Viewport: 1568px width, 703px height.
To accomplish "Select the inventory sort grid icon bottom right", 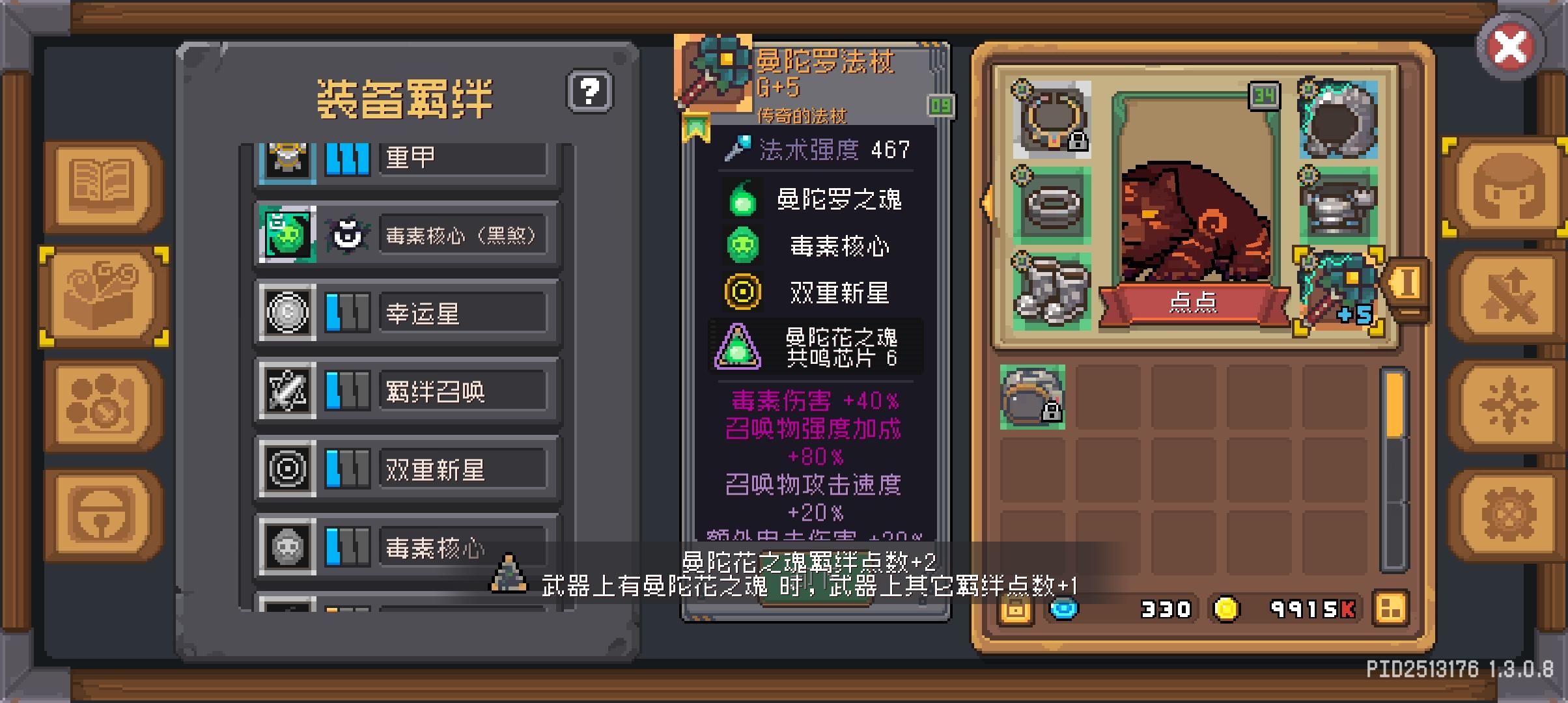I will pos(1390,609).
